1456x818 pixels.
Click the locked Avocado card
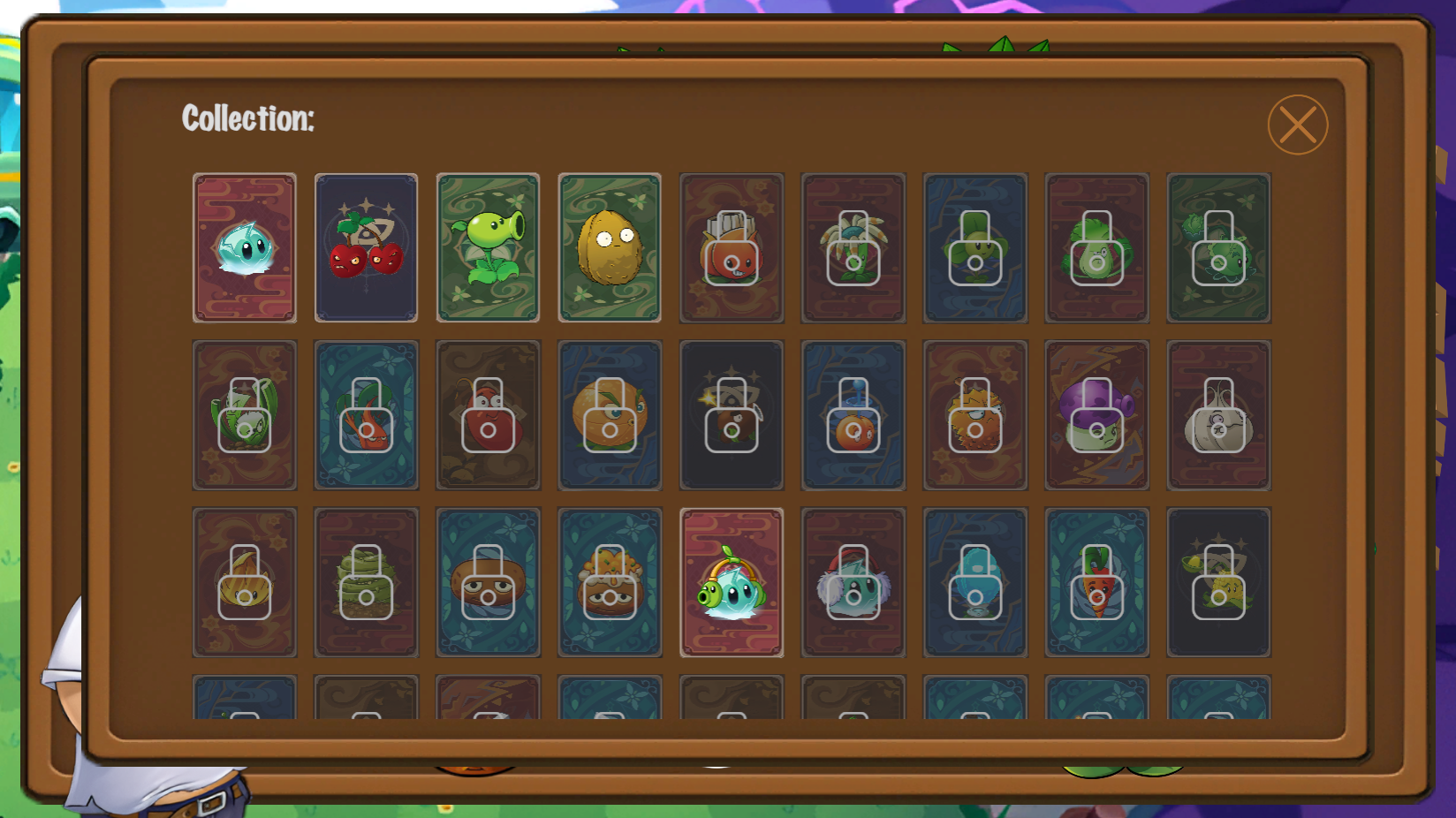point(1097,248)
